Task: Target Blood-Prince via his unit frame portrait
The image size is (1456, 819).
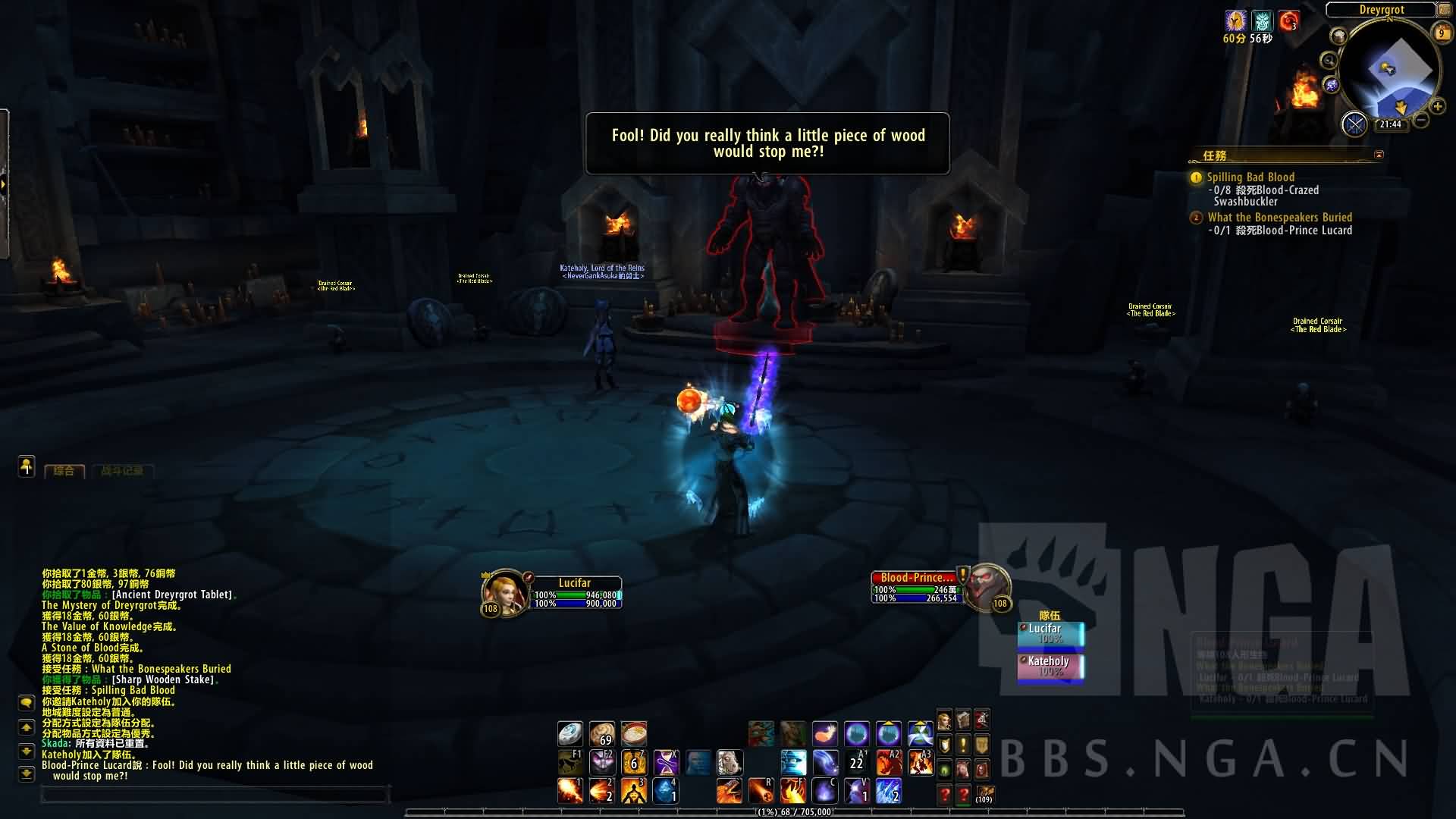Action: pyautogui.click(x=987, y=586)
